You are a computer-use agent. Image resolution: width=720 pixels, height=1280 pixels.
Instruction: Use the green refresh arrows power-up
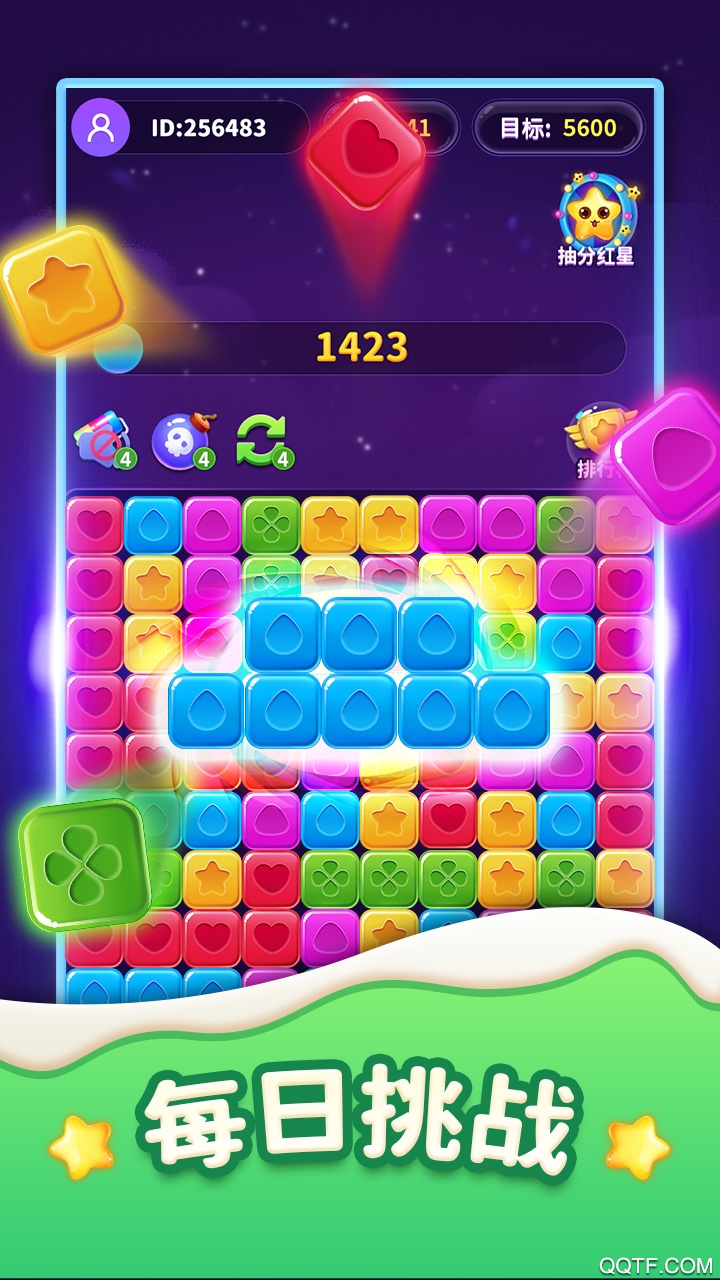tap(262, 439)
